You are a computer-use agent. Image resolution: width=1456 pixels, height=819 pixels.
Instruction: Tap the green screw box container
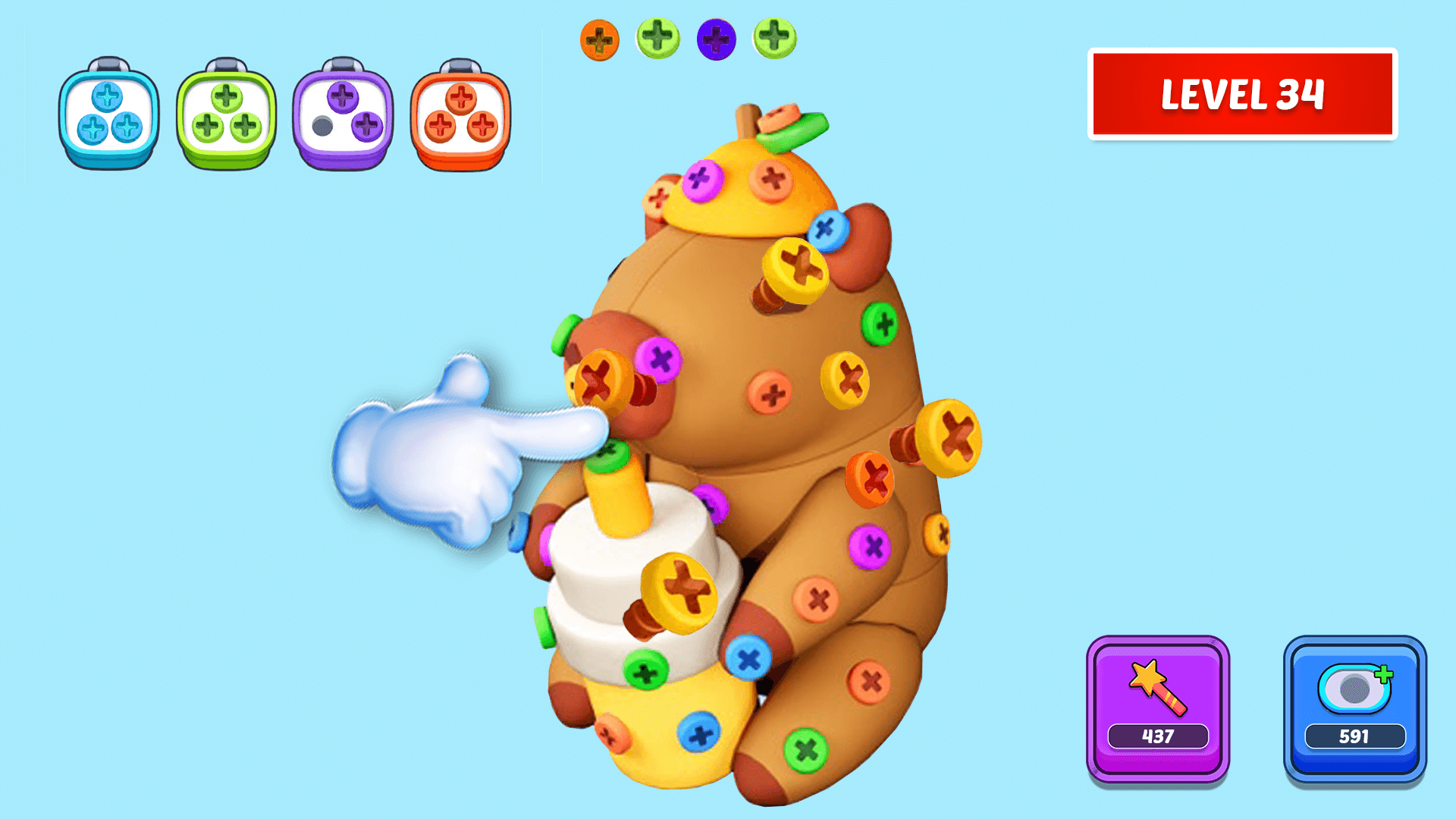point(225,114)
